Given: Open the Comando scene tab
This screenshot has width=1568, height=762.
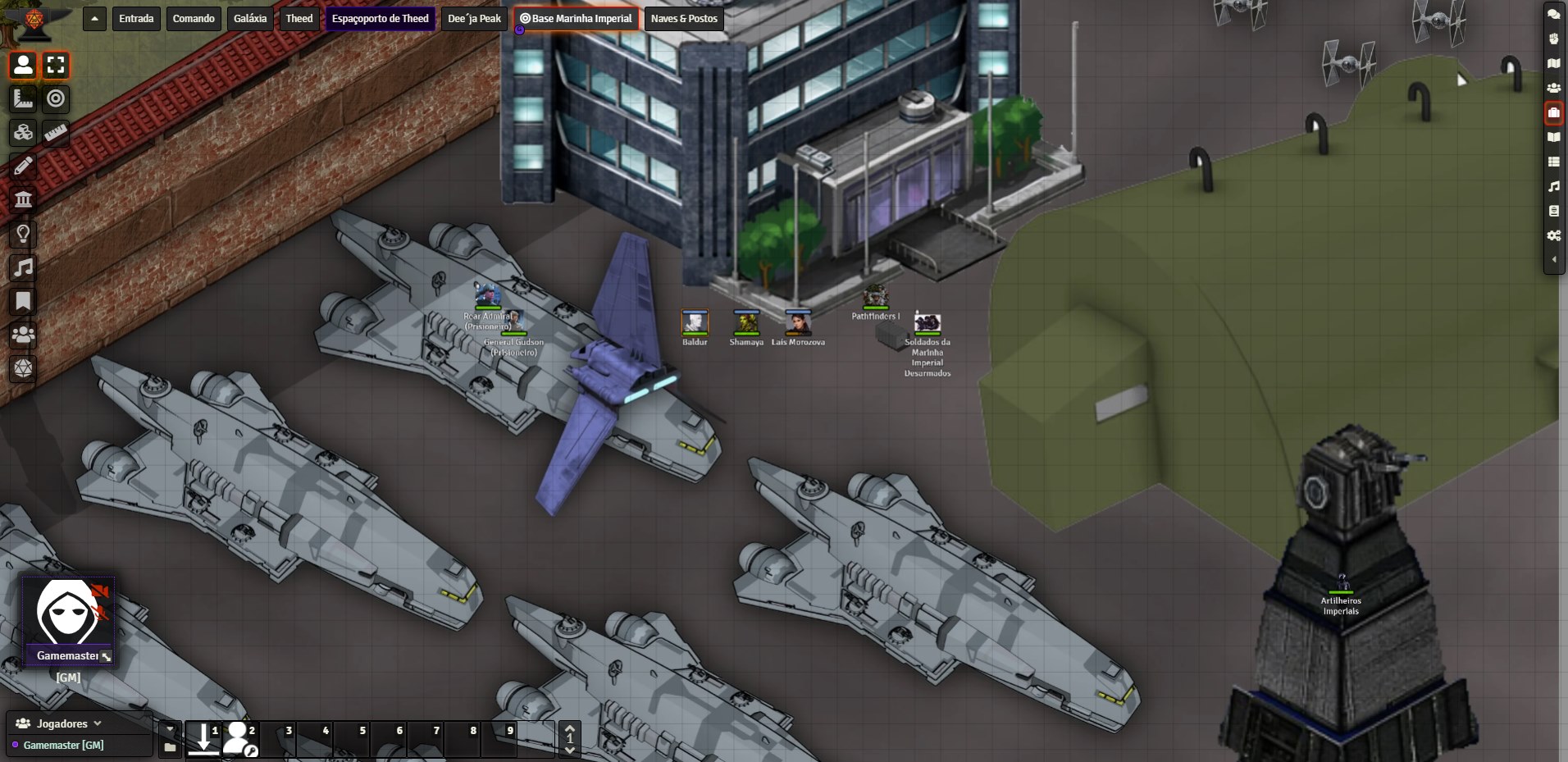Looking at the screenshot, I should click(194, 18).
